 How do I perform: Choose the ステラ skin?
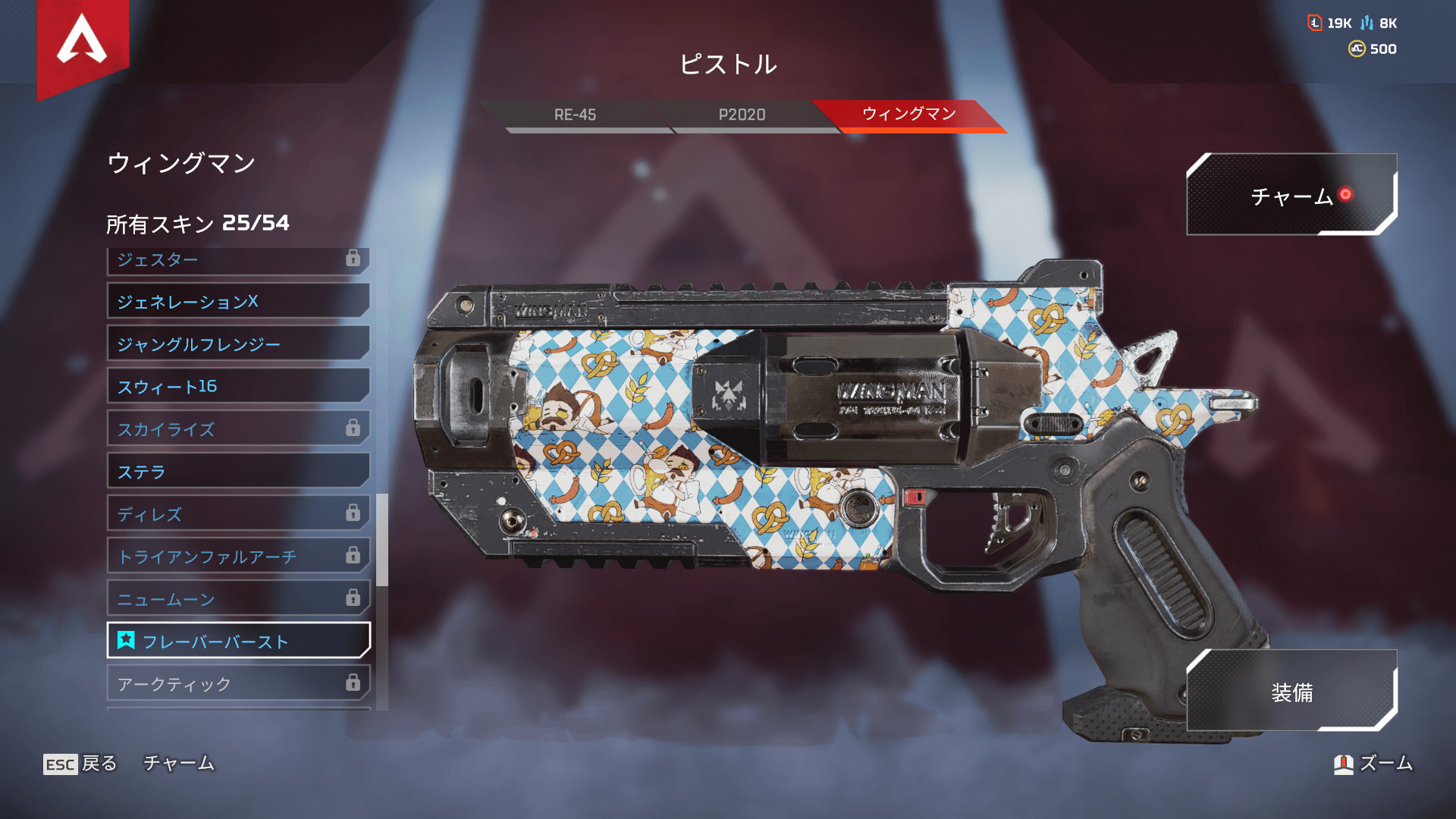(x=238, y=472)
